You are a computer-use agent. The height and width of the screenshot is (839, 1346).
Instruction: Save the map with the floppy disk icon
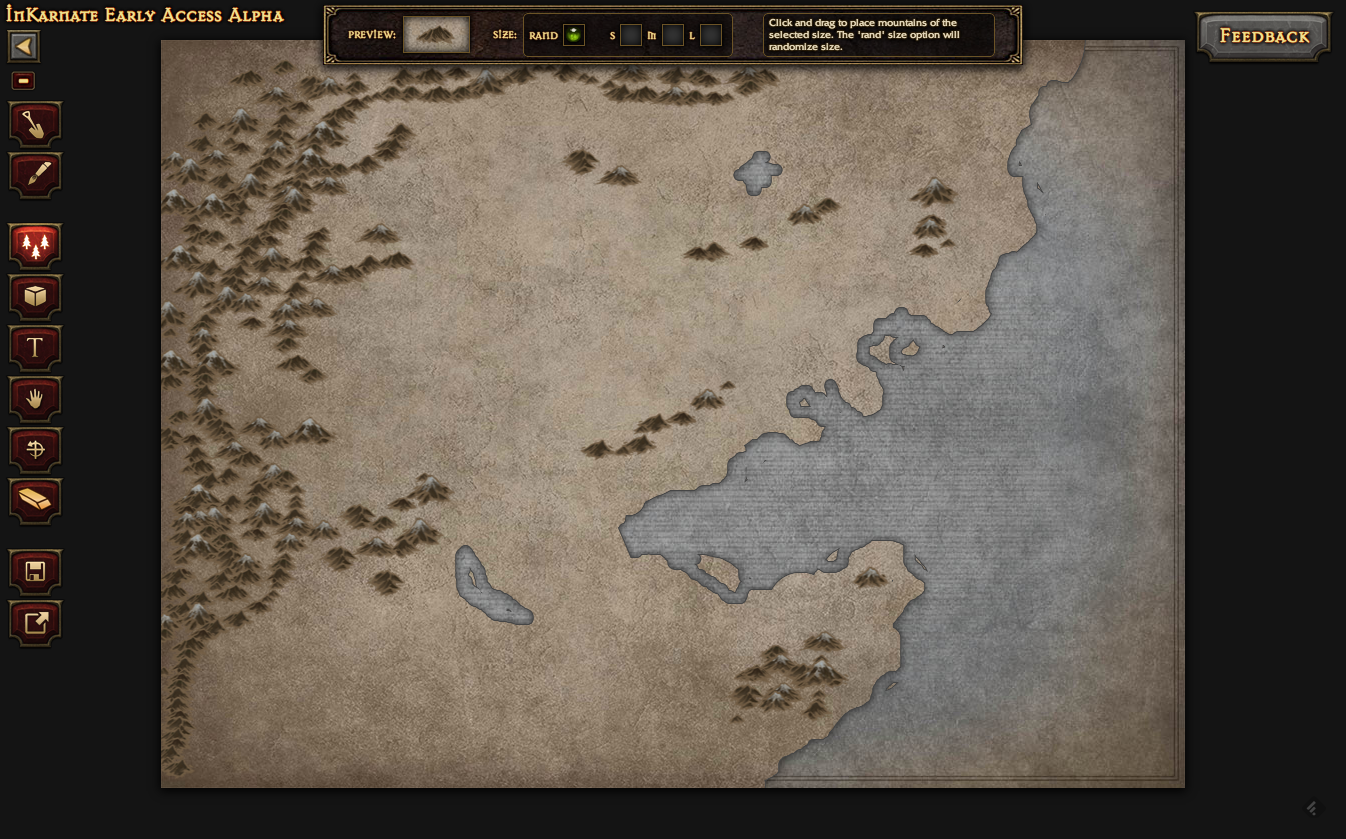pyautogui.click(x=35, y=571)
